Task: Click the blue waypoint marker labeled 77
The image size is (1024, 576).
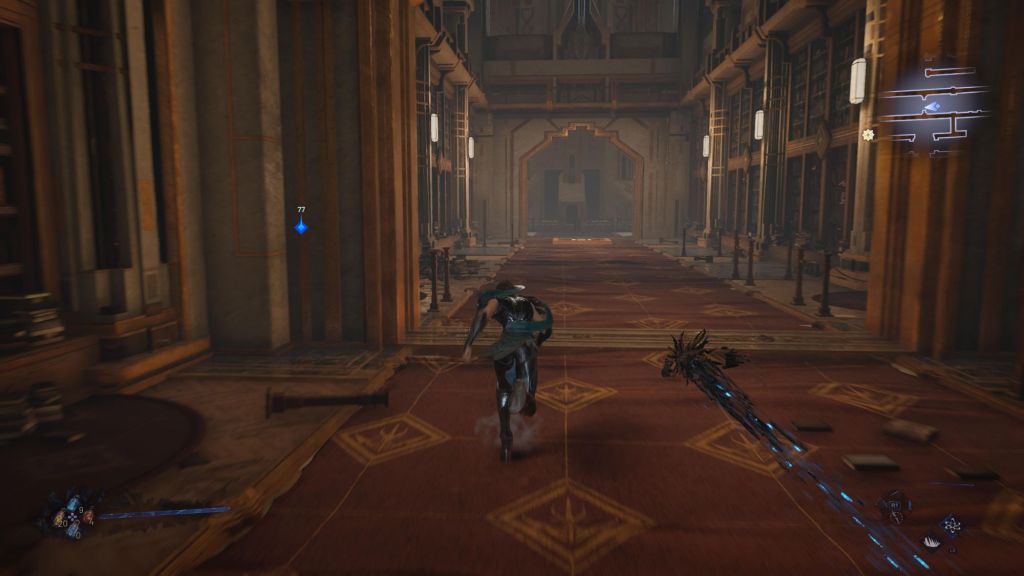Action: (301, 227)
